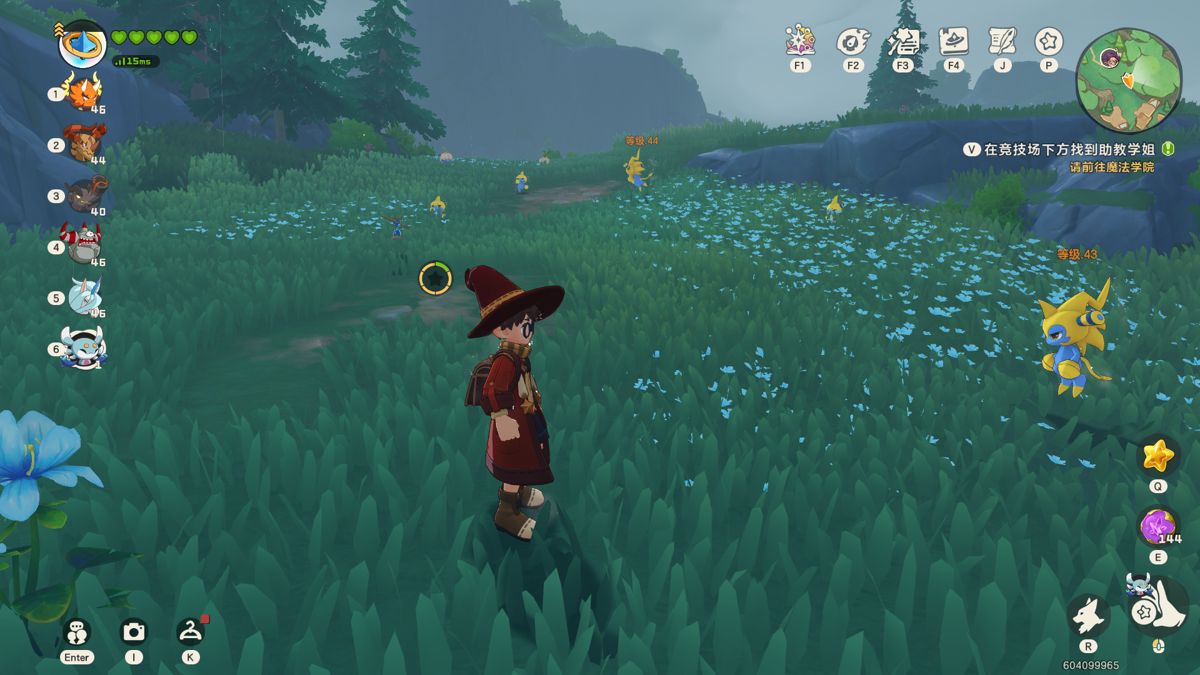Open the scroll and quill journal icon
The width and height of the screenshot is (1200, 675).
1001,41
